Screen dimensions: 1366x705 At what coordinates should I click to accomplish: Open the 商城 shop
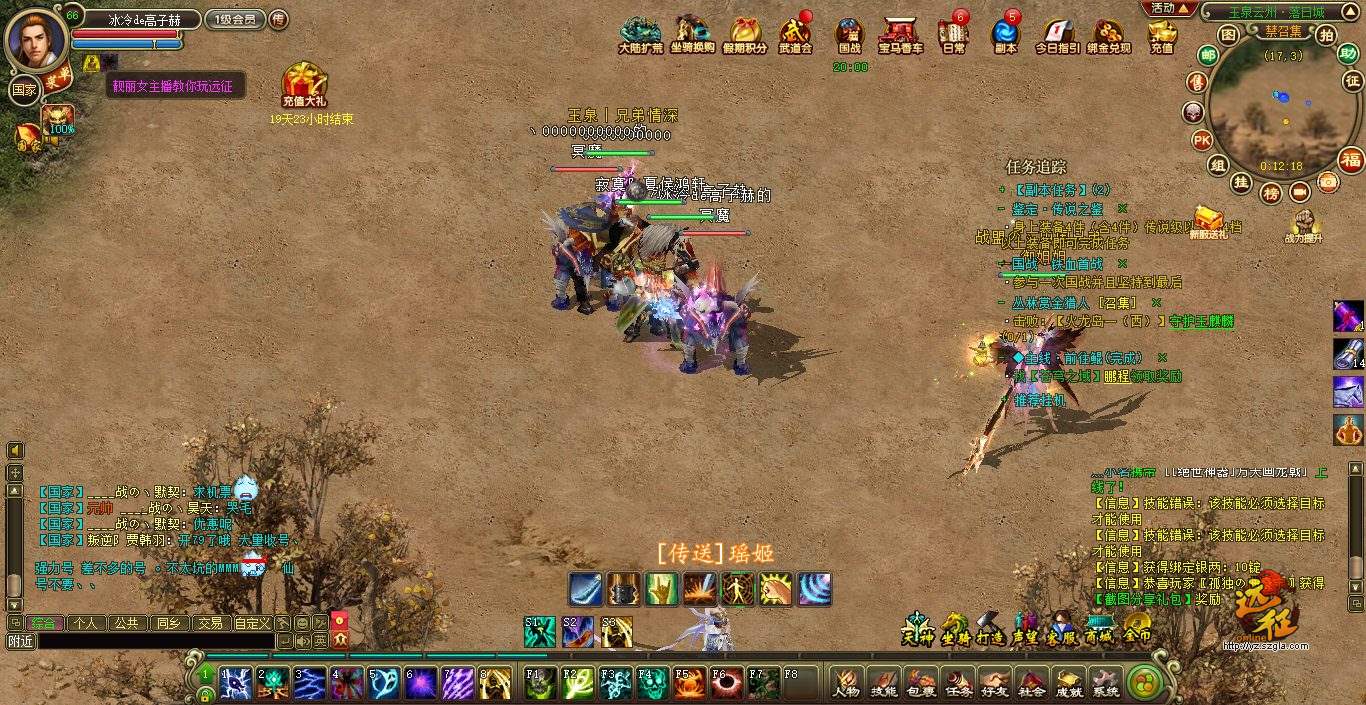(1099, 627)
